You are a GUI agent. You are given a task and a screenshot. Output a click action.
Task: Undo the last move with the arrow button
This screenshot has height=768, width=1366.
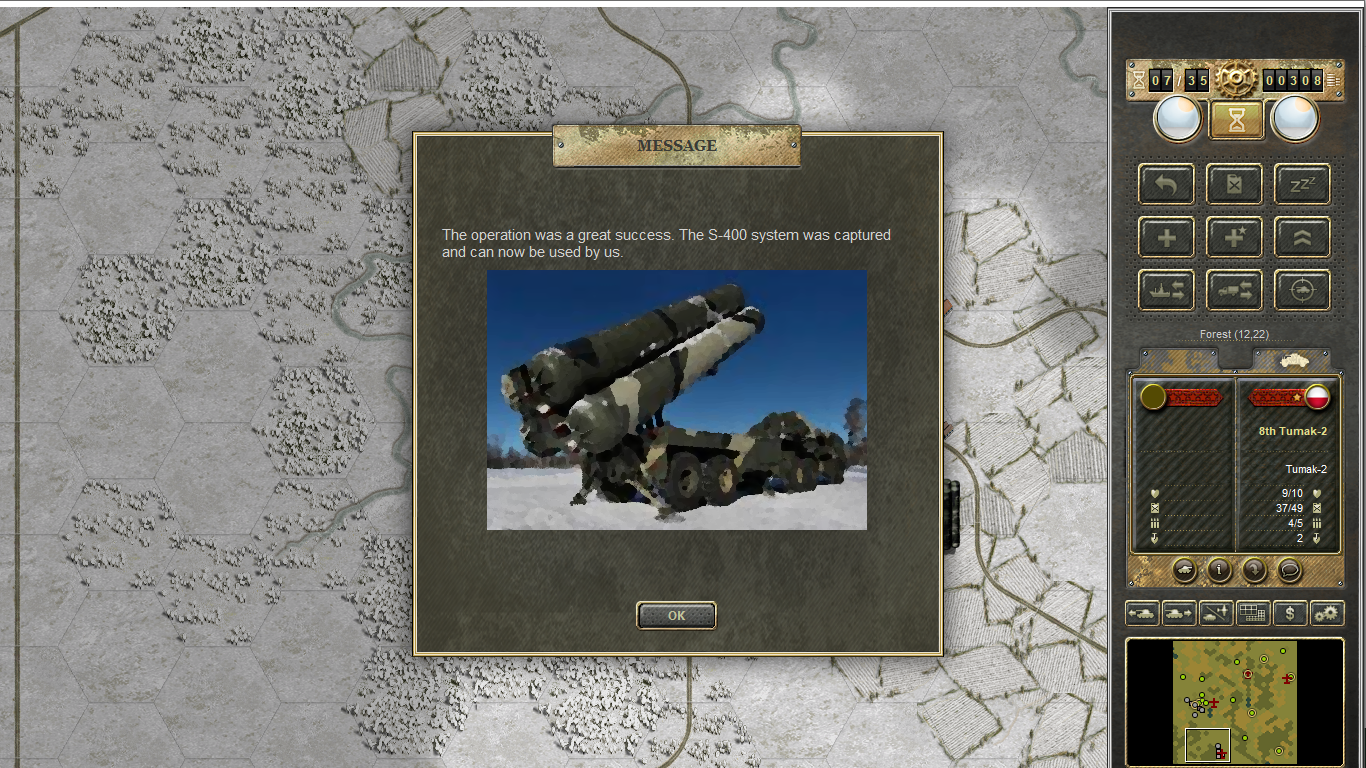(1166, 185)
